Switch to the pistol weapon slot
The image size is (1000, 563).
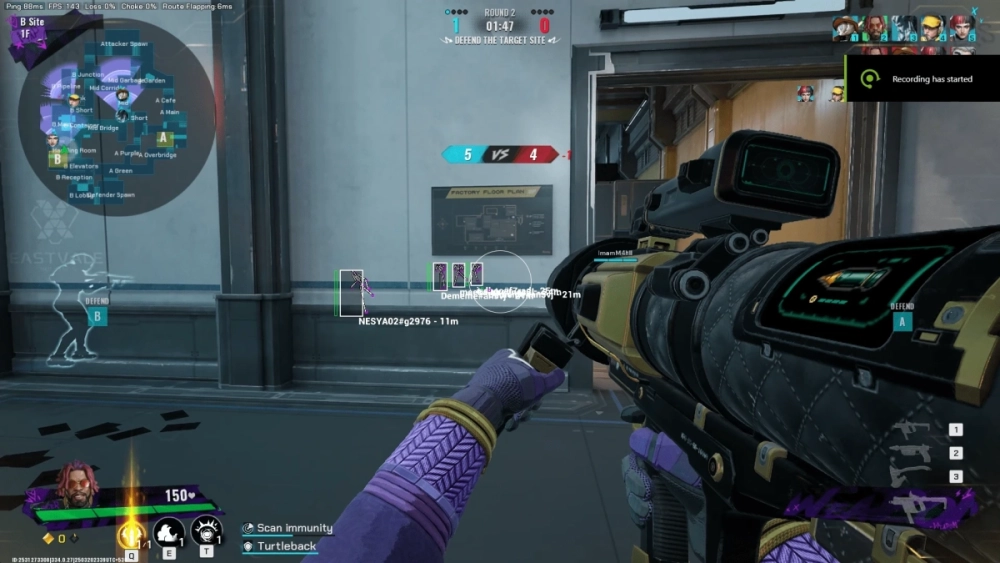(910, 453)
